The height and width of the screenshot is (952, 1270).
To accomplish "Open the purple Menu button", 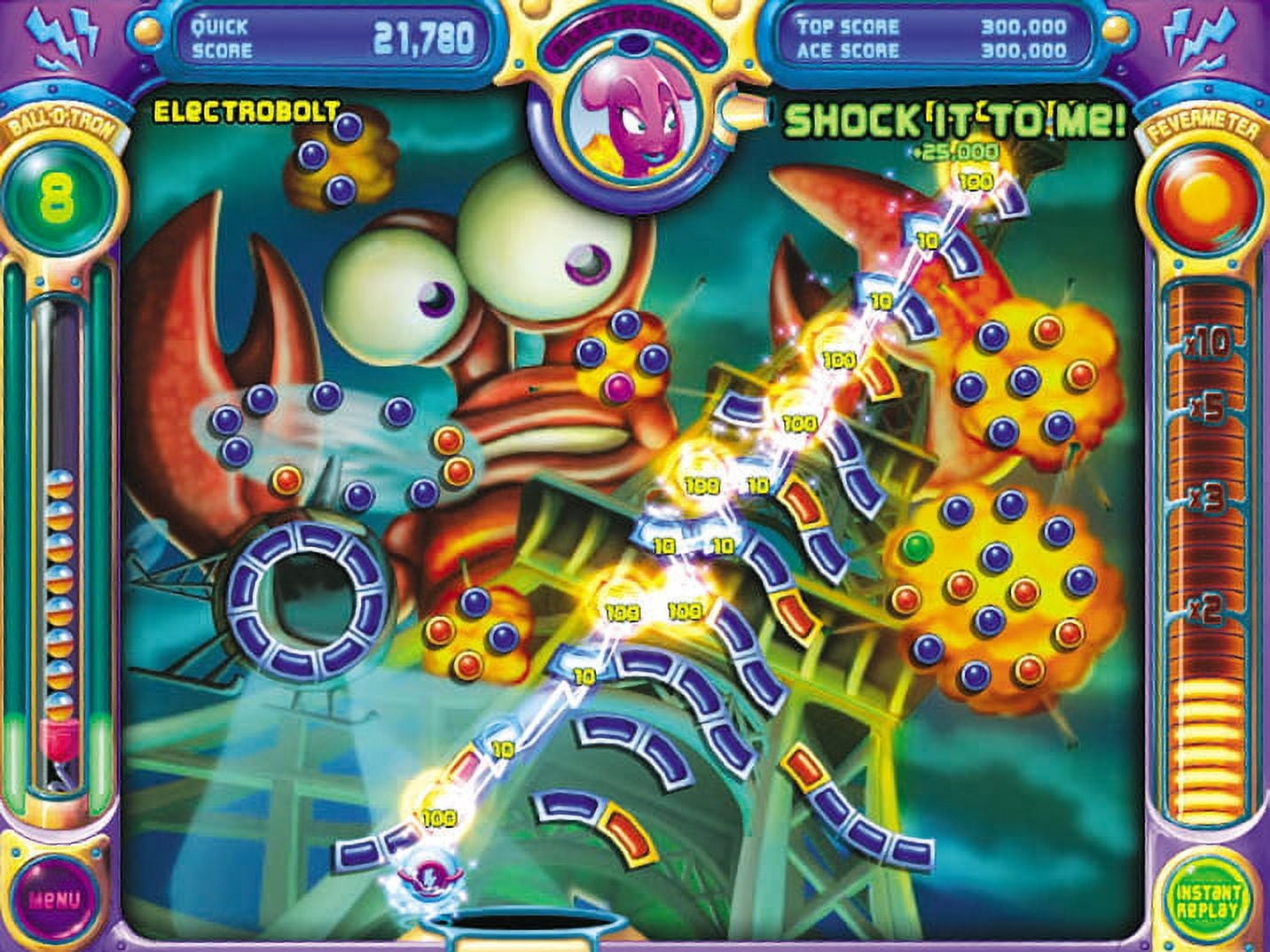I will click(x=54, y=898).
